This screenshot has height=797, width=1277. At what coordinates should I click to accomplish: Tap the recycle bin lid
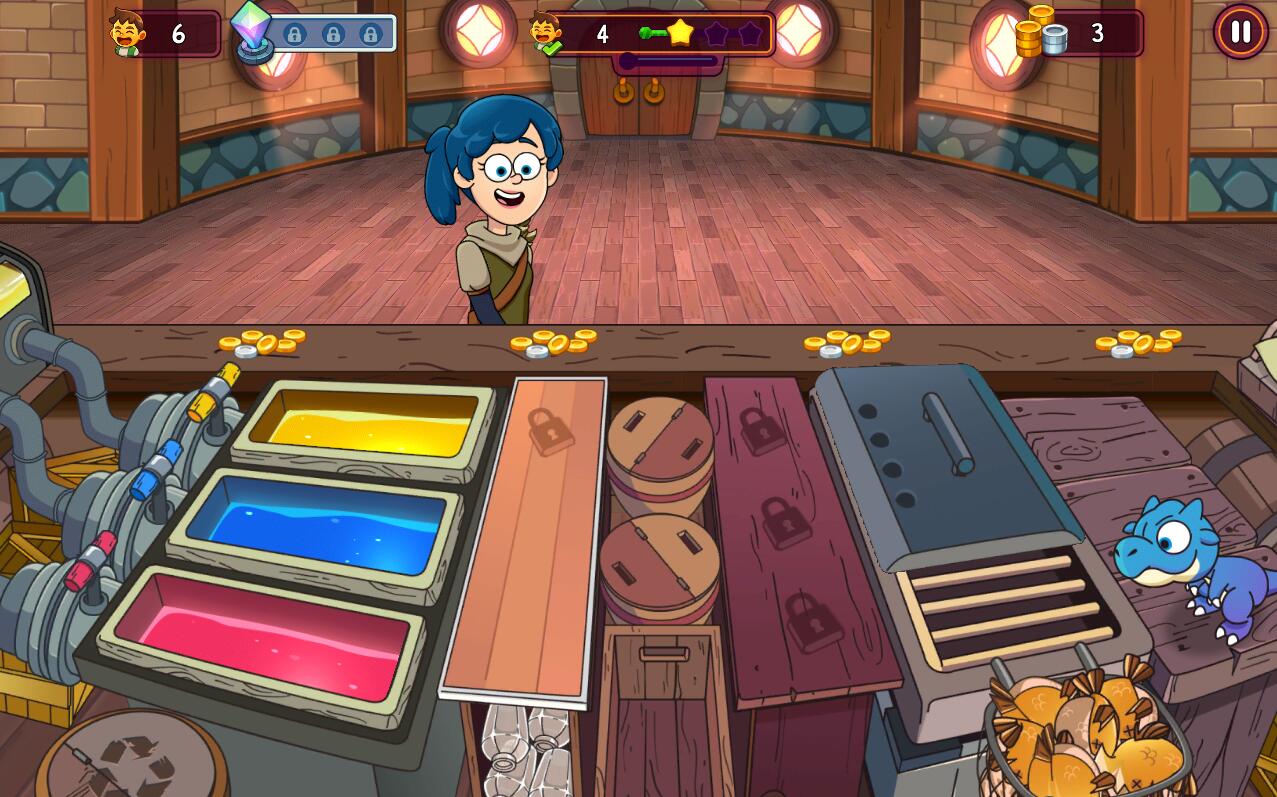click(x=131, y=759)
